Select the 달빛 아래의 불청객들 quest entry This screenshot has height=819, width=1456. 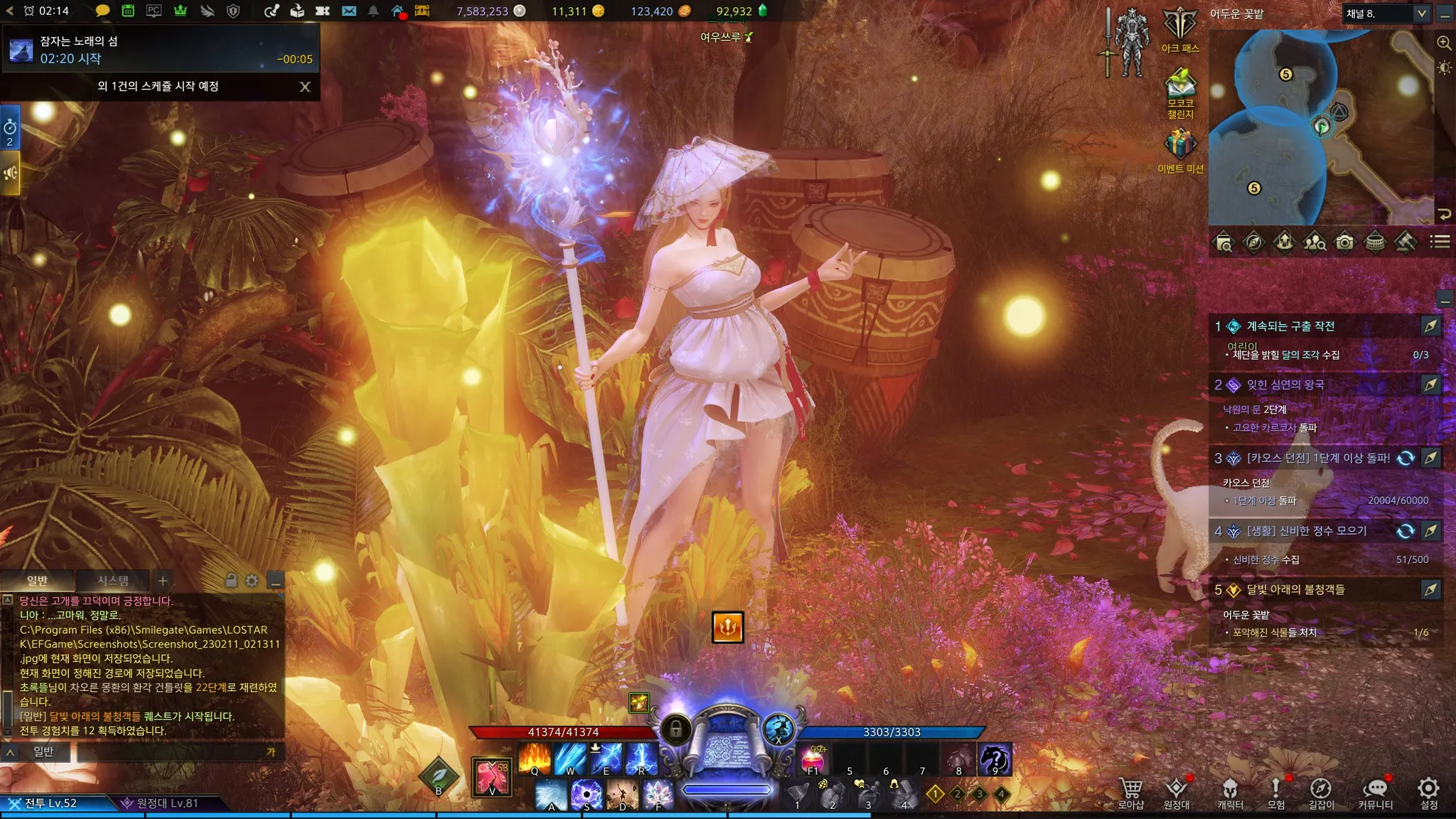tap(1295, 589)
